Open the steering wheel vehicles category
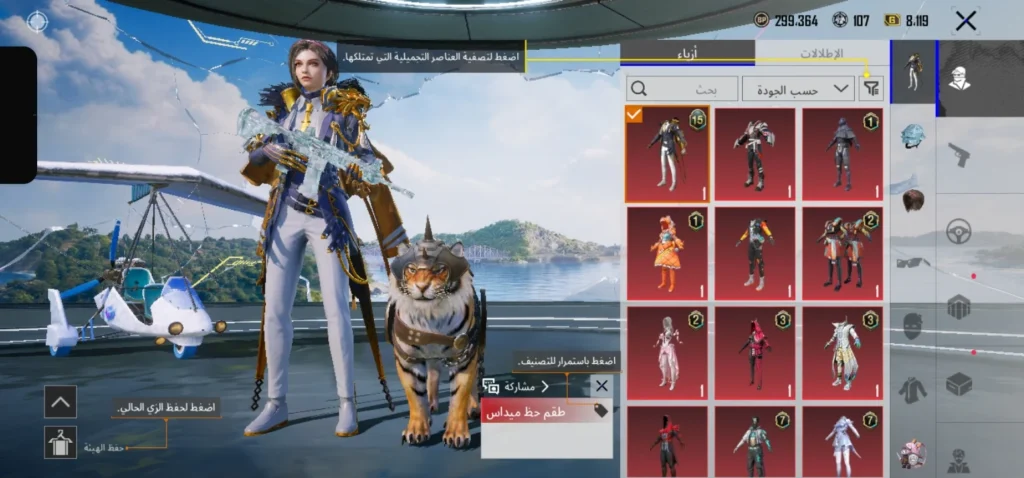Image resolution: width=1024 pixels, height=478 pixels. 959,230
